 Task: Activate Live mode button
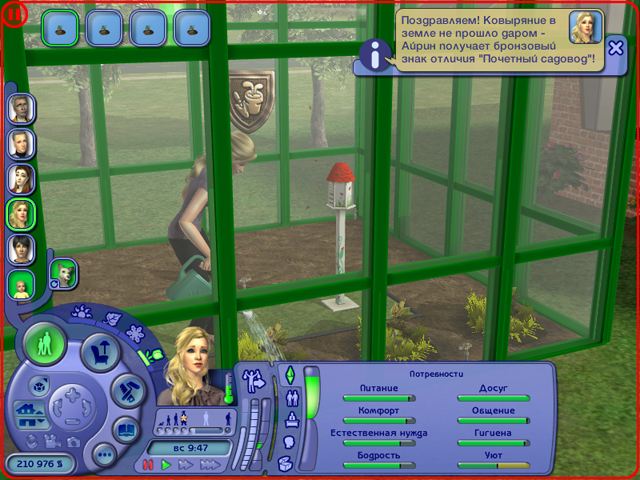coord(45,345)
